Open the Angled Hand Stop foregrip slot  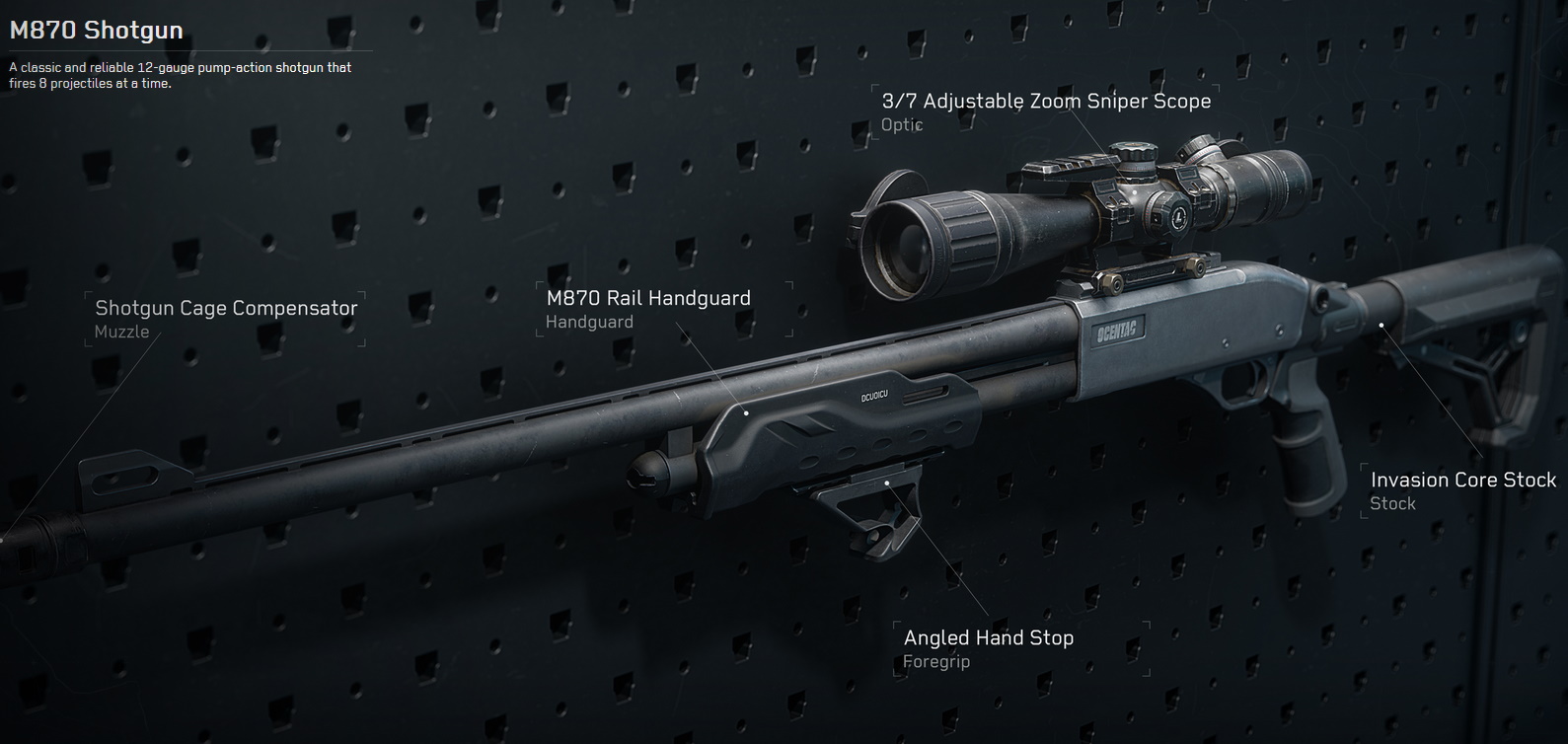[988, 647]
